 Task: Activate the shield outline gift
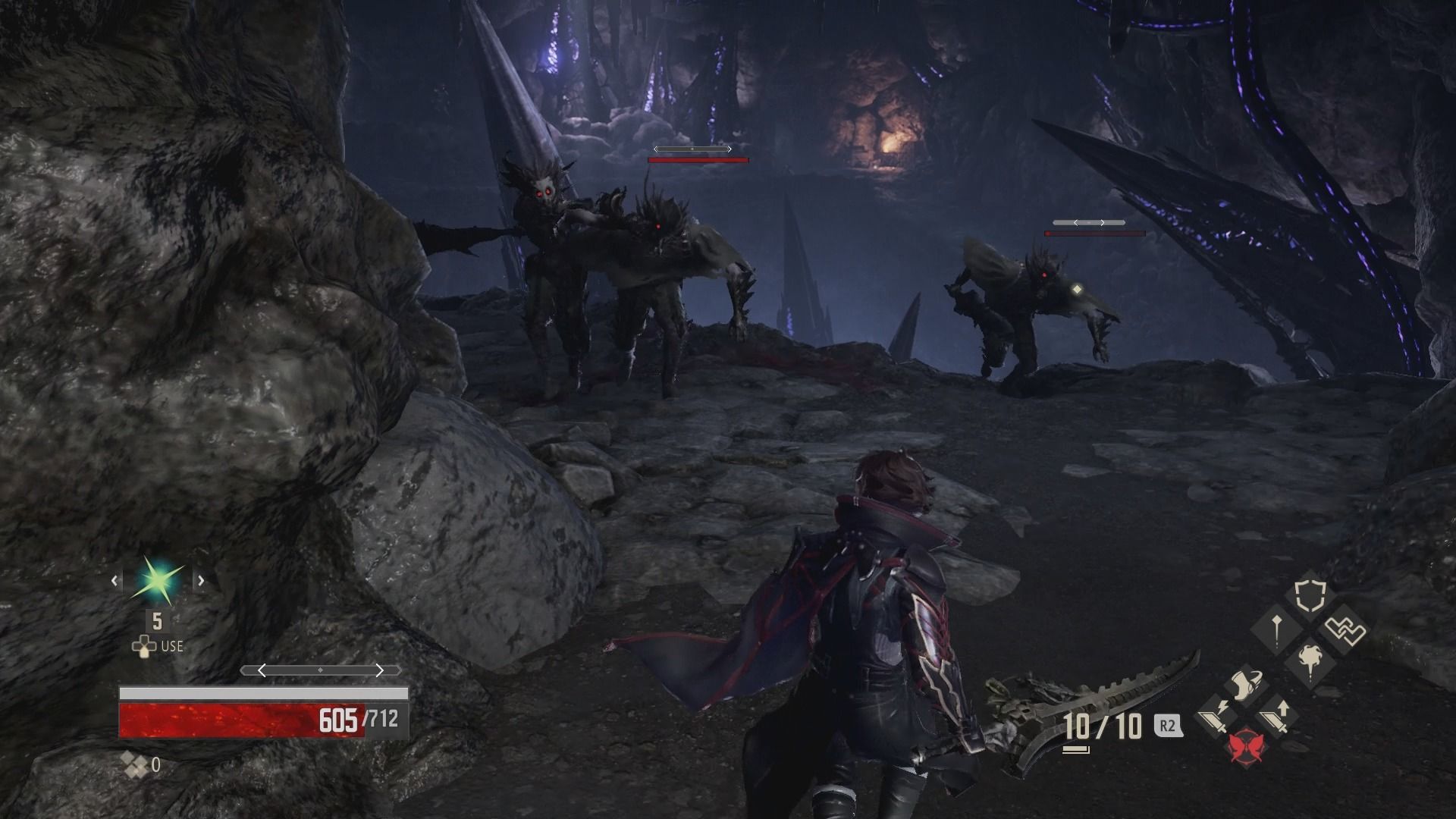click(1310, 596)
